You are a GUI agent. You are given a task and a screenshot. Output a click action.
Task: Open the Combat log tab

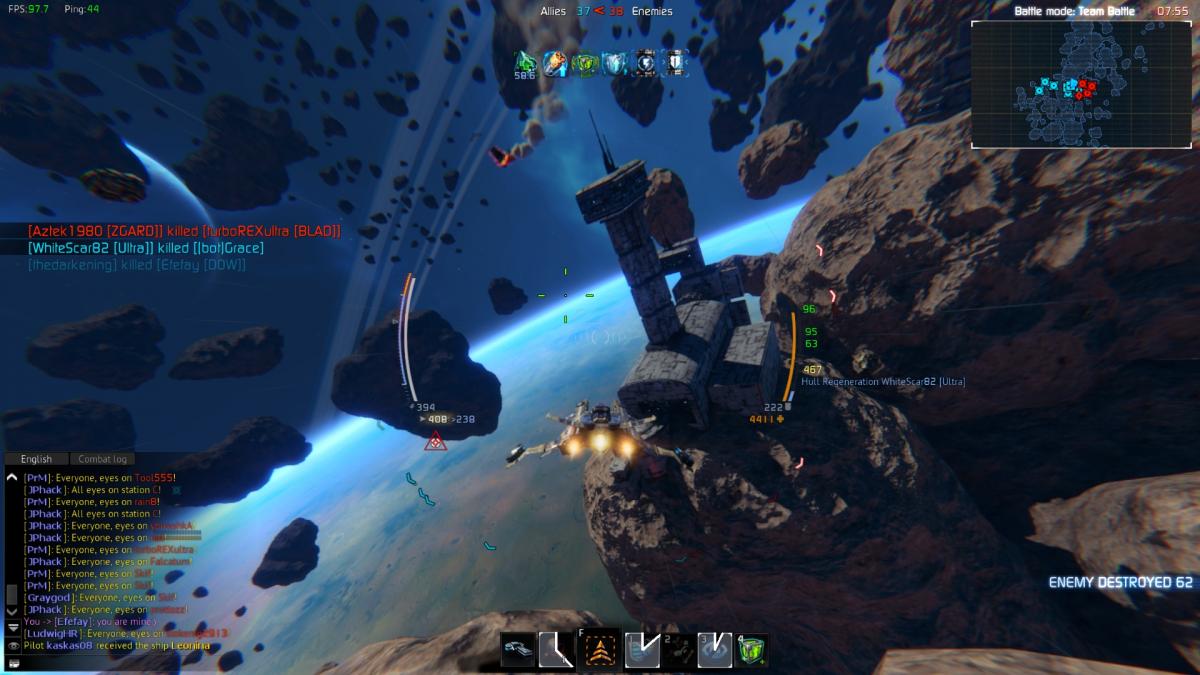103,459
